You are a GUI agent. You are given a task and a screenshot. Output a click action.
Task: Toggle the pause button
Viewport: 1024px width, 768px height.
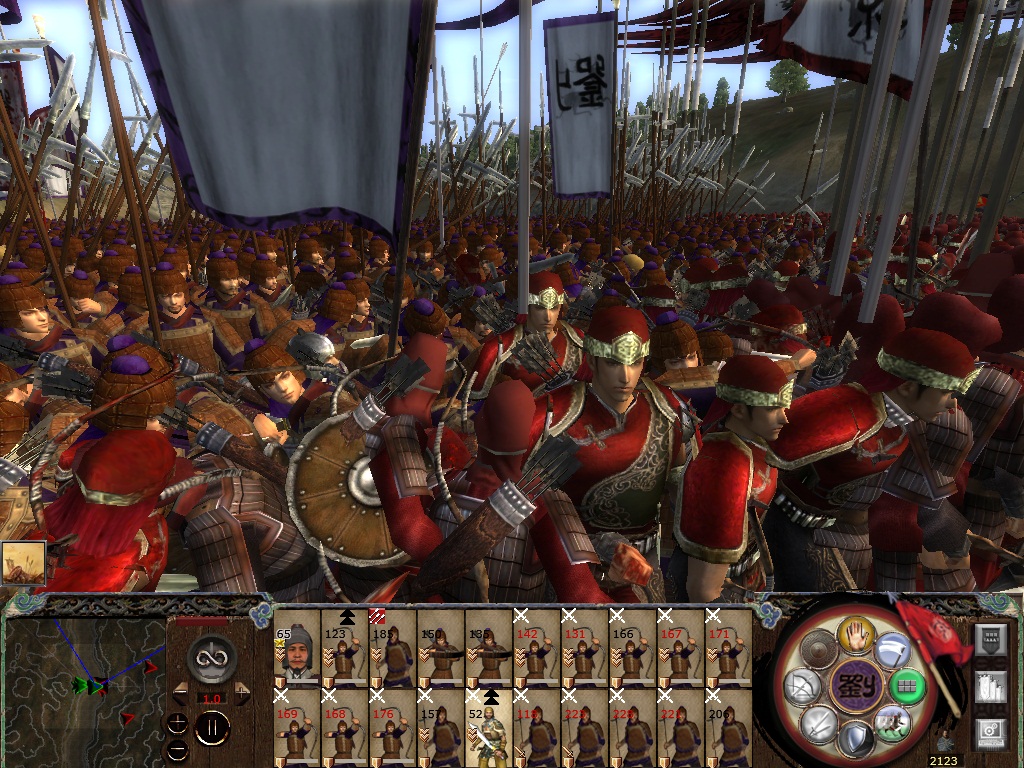(x=212, y=728)
